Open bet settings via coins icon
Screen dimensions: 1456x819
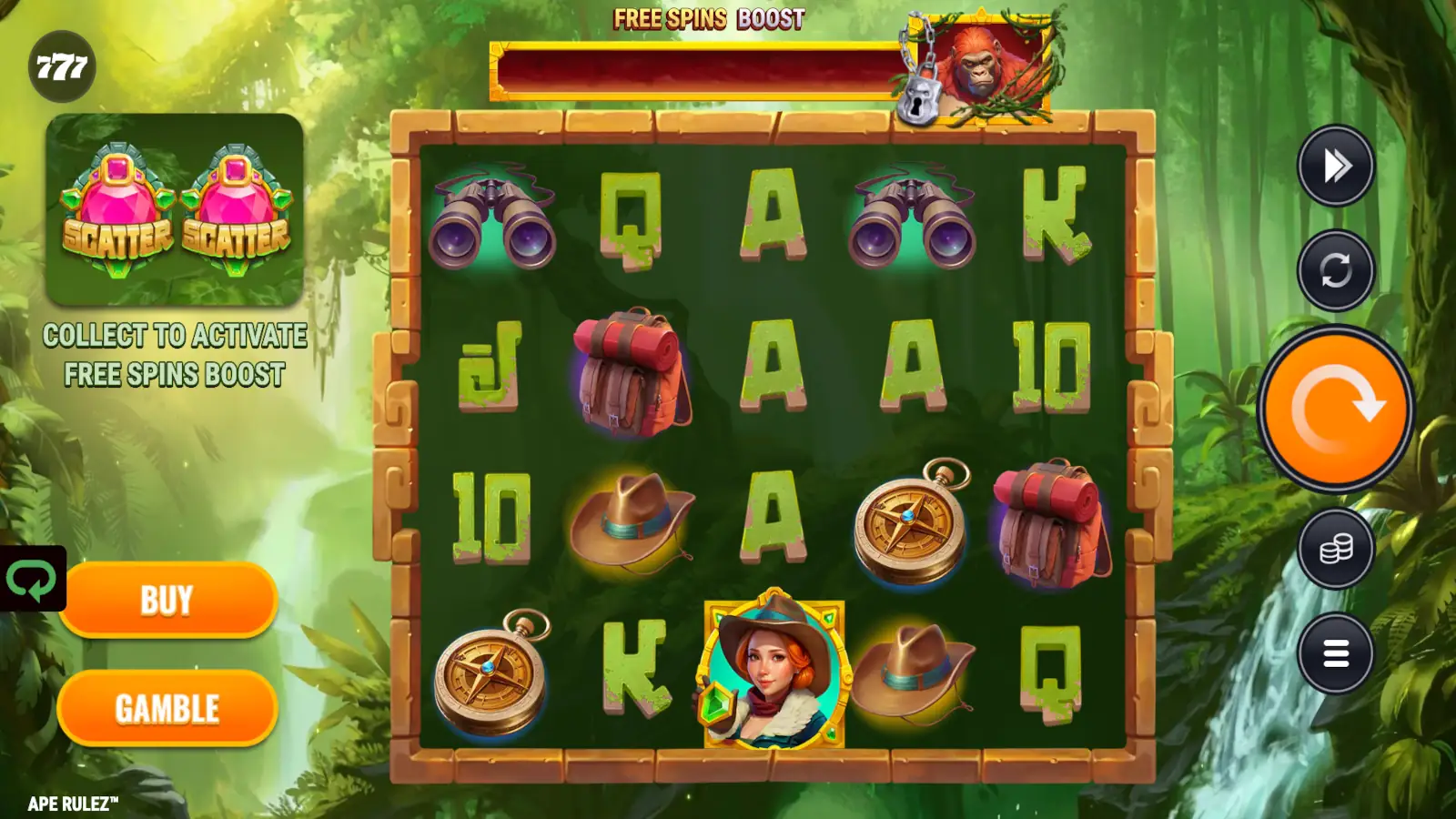[1334, 547]
